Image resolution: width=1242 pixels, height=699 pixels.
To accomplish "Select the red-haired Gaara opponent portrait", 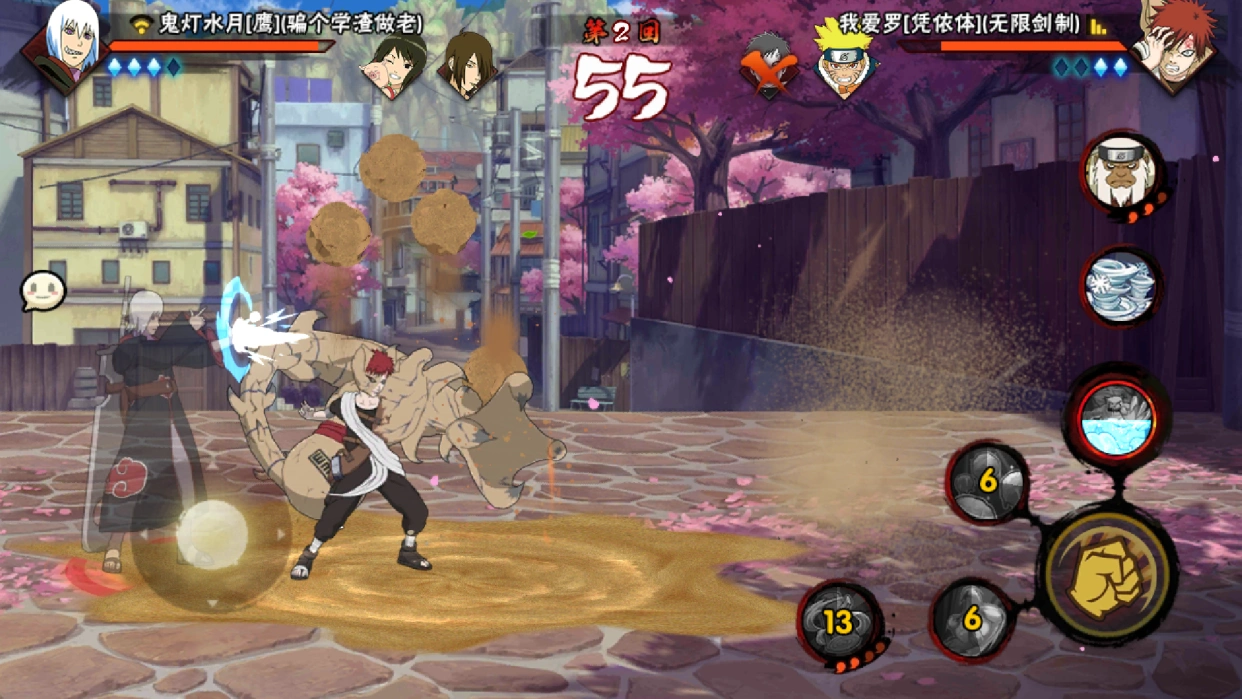I will [x=1175, y=45].
